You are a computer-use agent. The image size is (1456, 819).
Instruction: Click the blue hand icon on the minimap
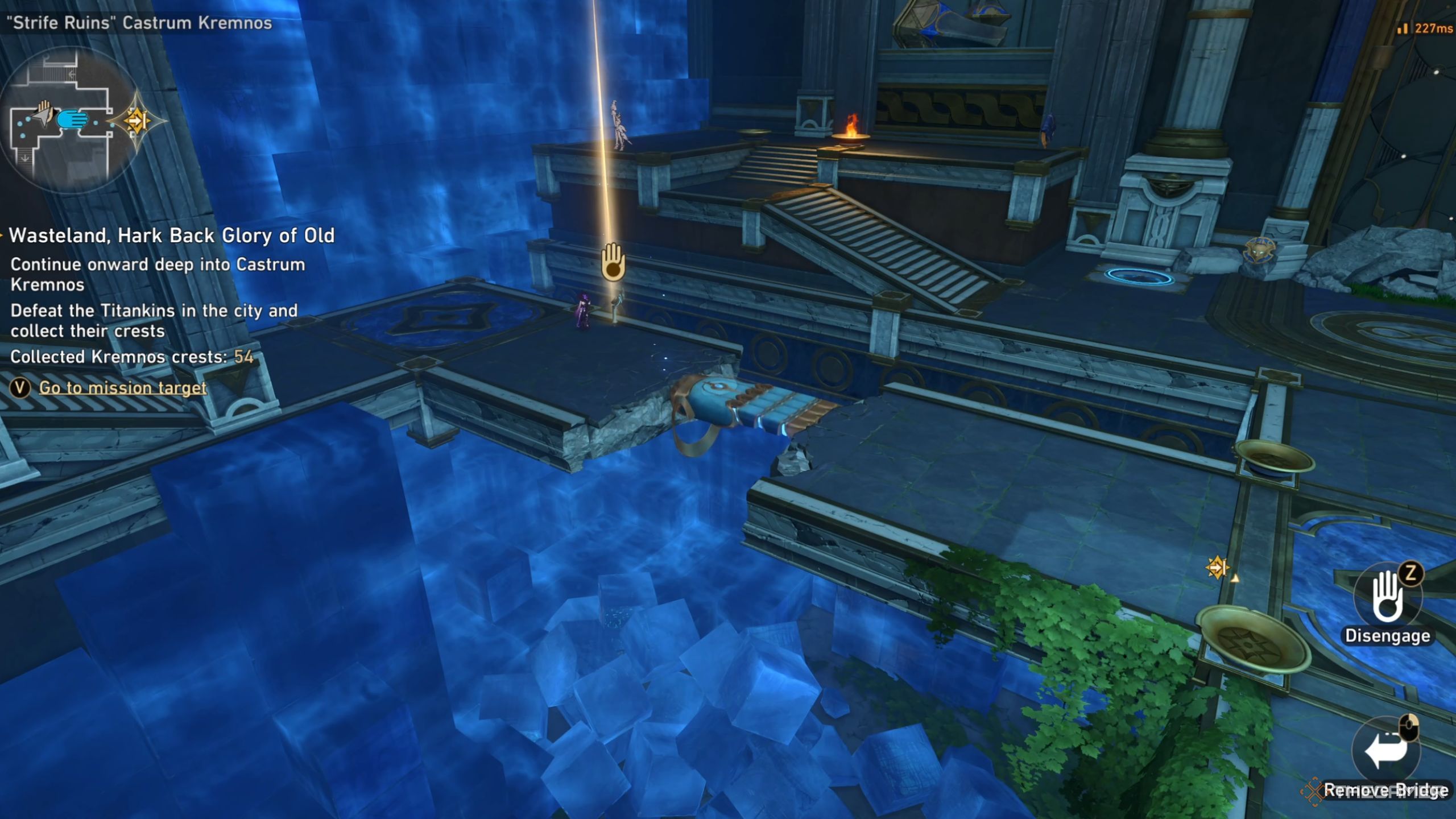coord(73,120)
